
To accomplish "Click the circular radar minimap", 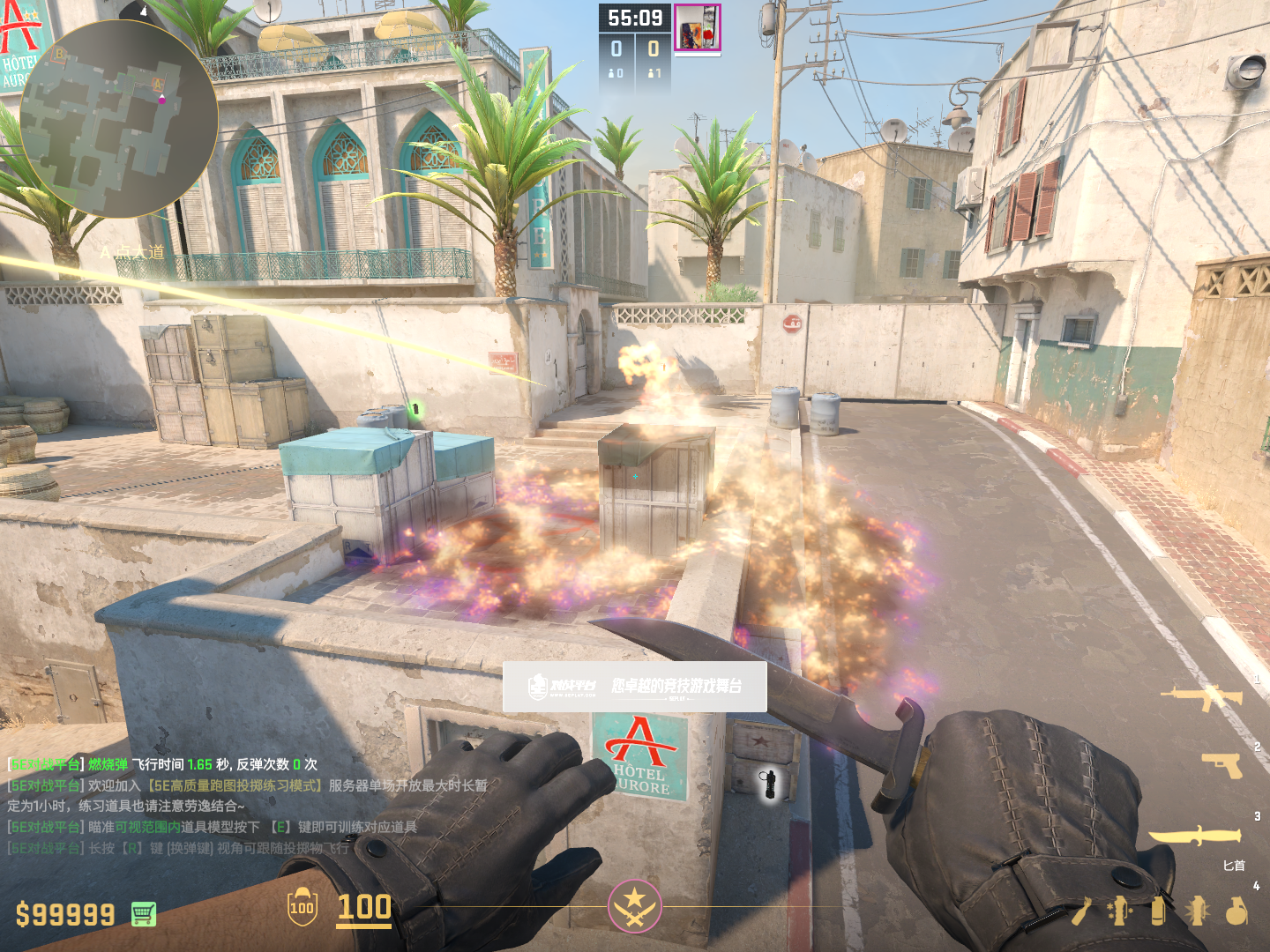I will [x=119, y=119].
